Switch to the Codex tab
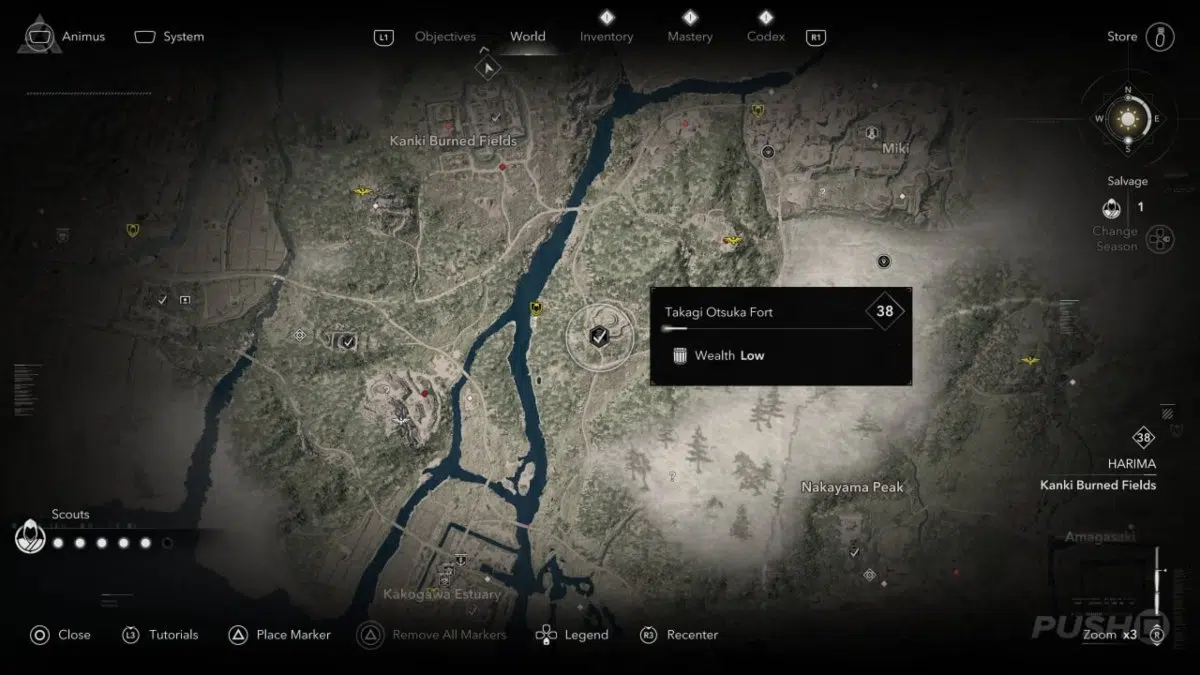1200x675 pixels. 765,37
